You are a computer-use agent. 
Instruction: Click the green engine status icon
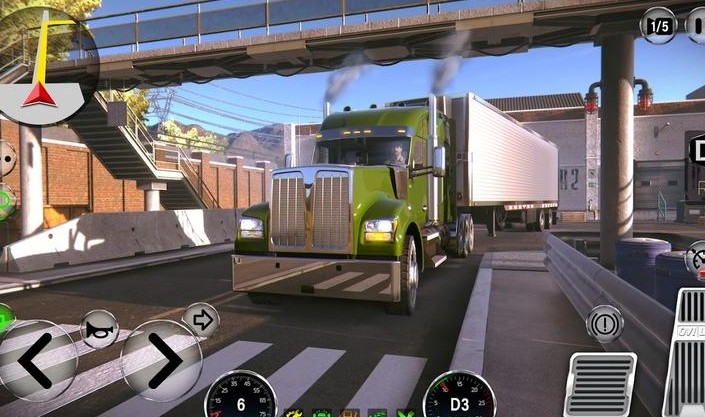[x=322, y=412]
